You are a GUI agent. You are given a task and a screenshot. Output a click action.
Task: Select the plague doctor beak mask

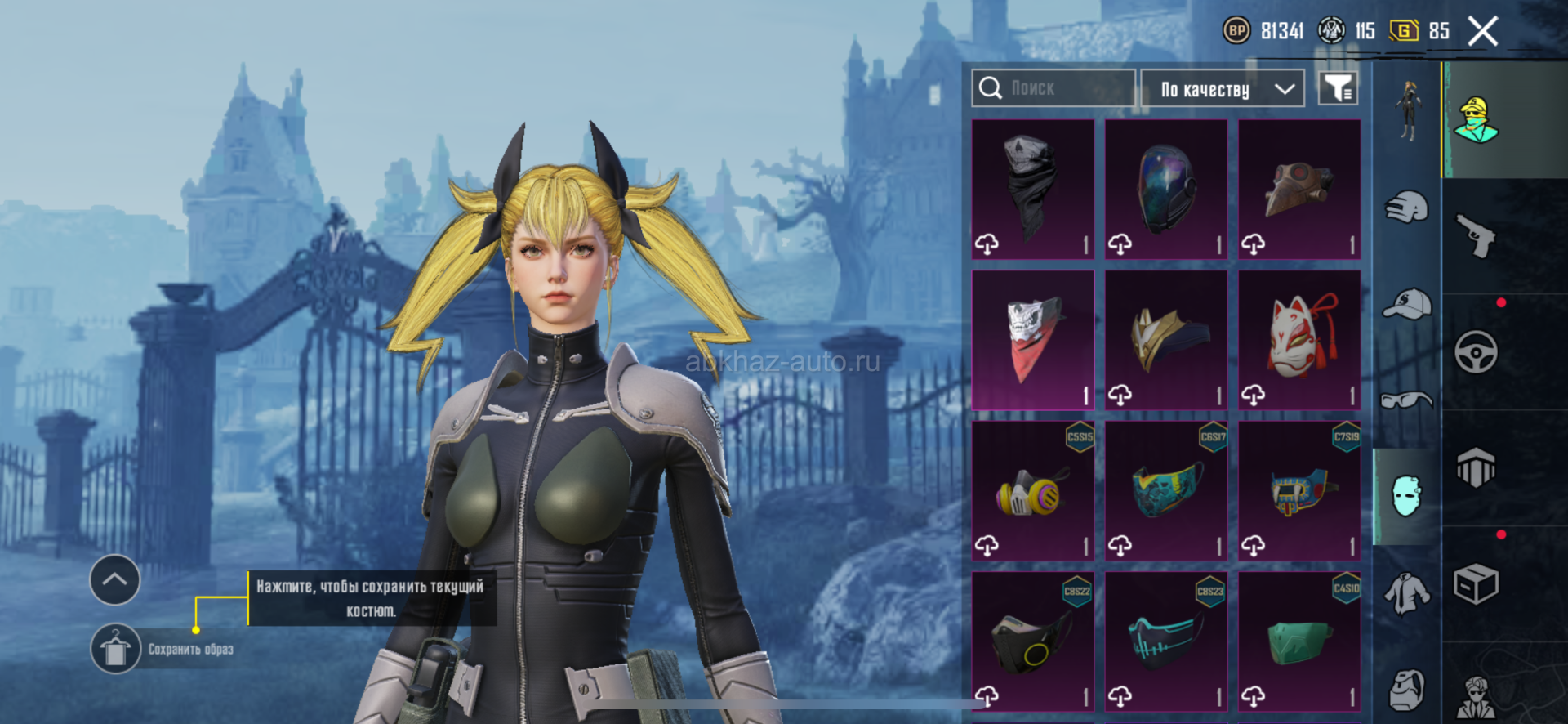click(x=1299, y=190)
